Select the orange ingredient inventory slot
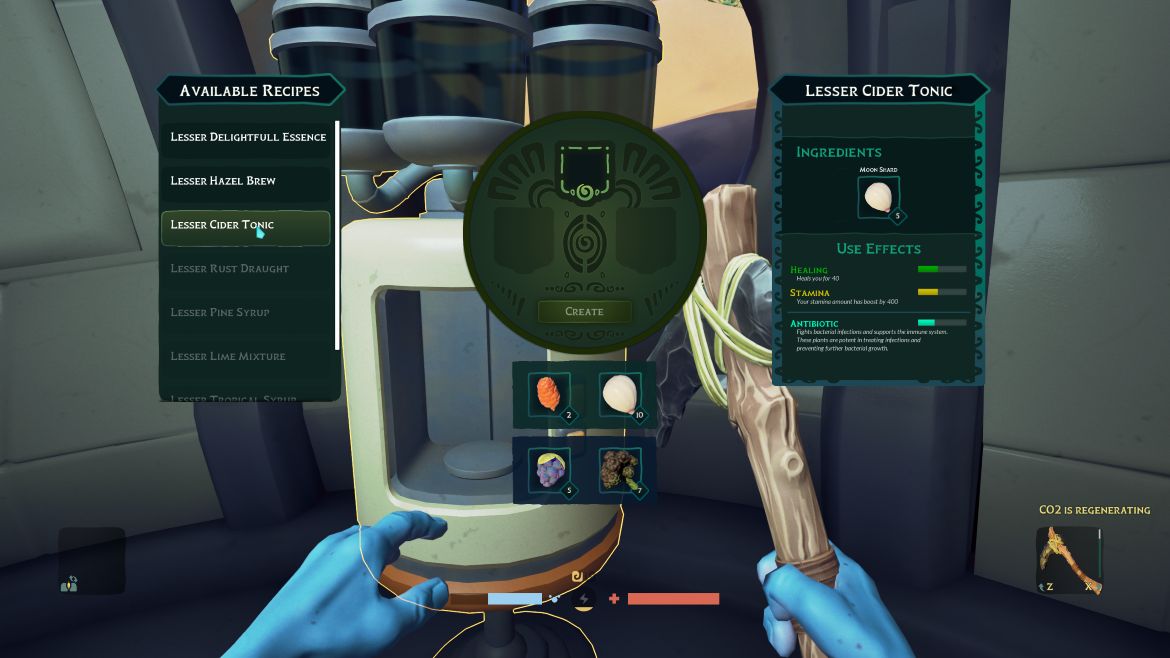Screen dimensions: 1170x658 pyautogui.click(x=549, y=394)
